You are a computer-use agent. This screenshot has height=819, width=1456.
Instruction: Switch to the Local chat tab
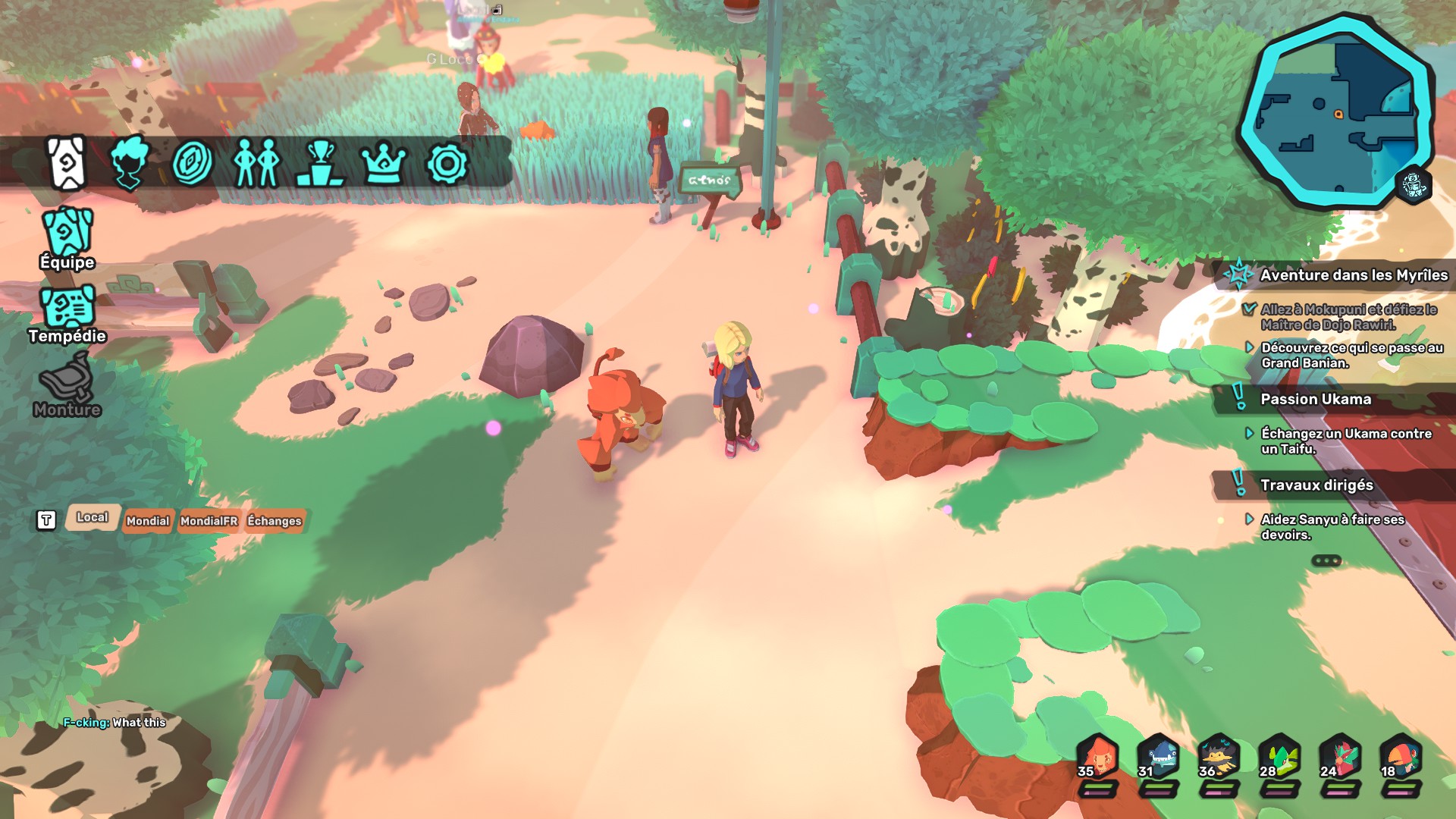pos(93,517)
